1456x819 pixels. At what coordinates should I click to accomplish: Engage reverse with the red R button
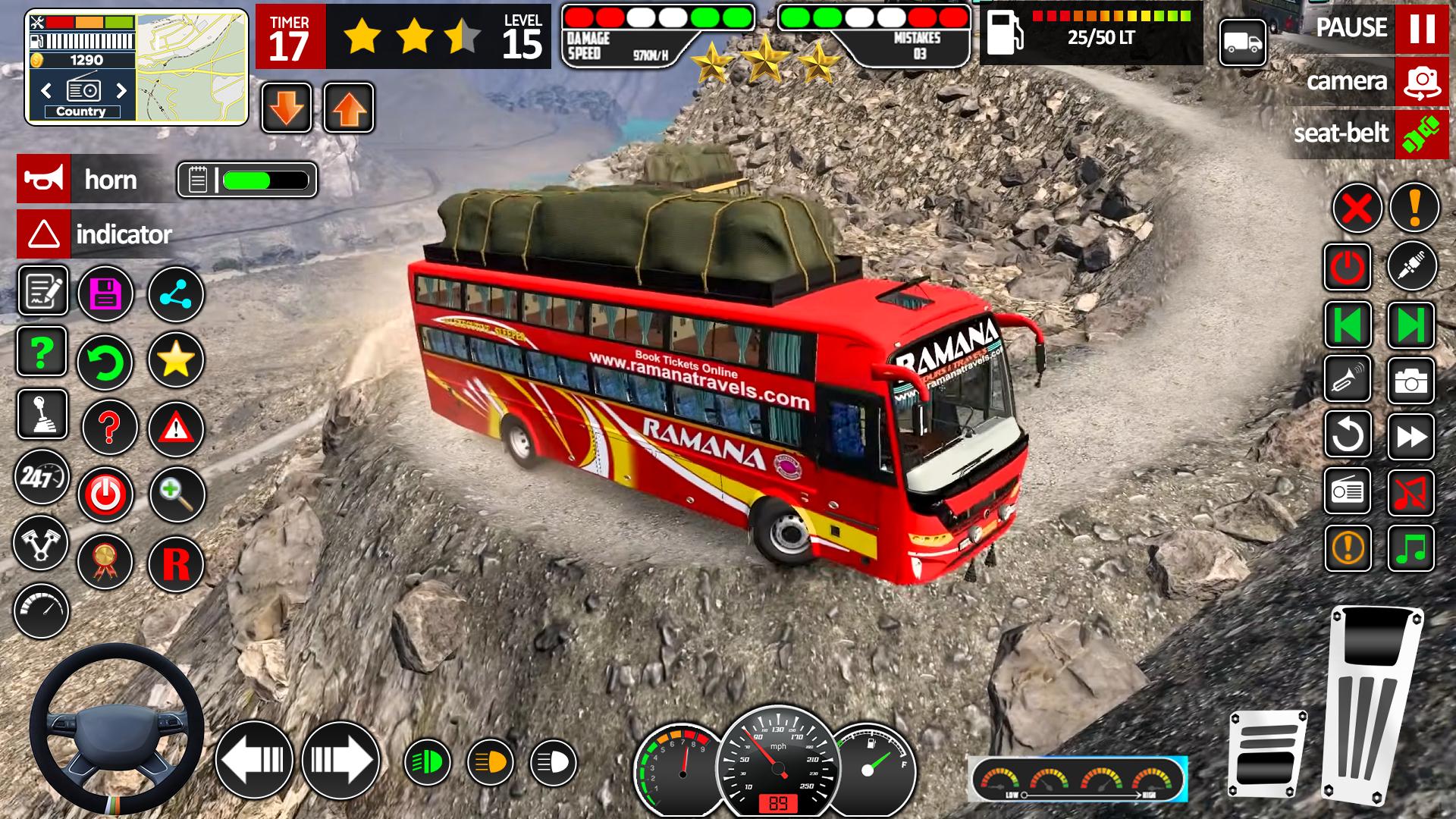point(176,563)
